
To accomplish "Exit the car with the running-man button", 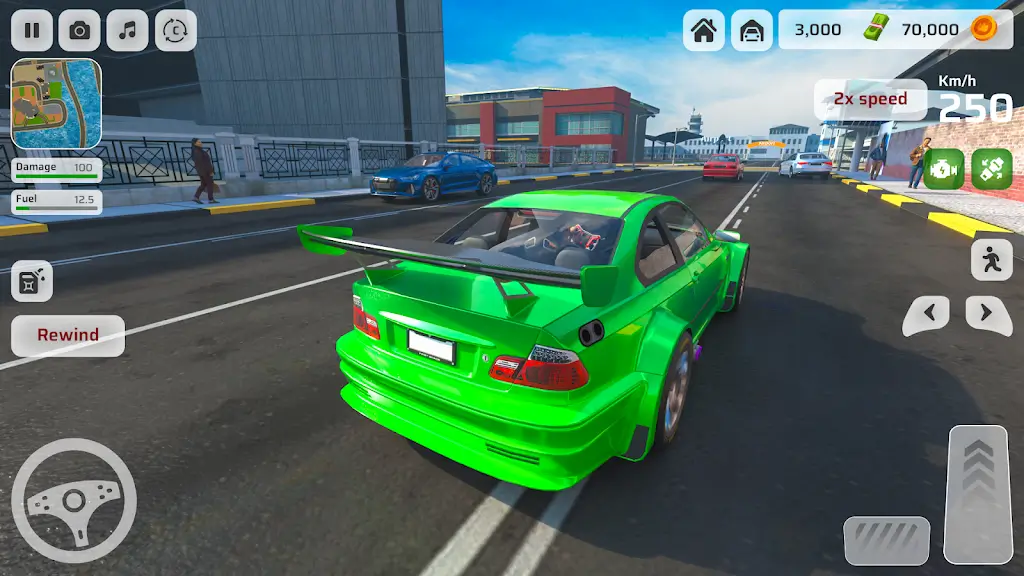I will [991, 260].
